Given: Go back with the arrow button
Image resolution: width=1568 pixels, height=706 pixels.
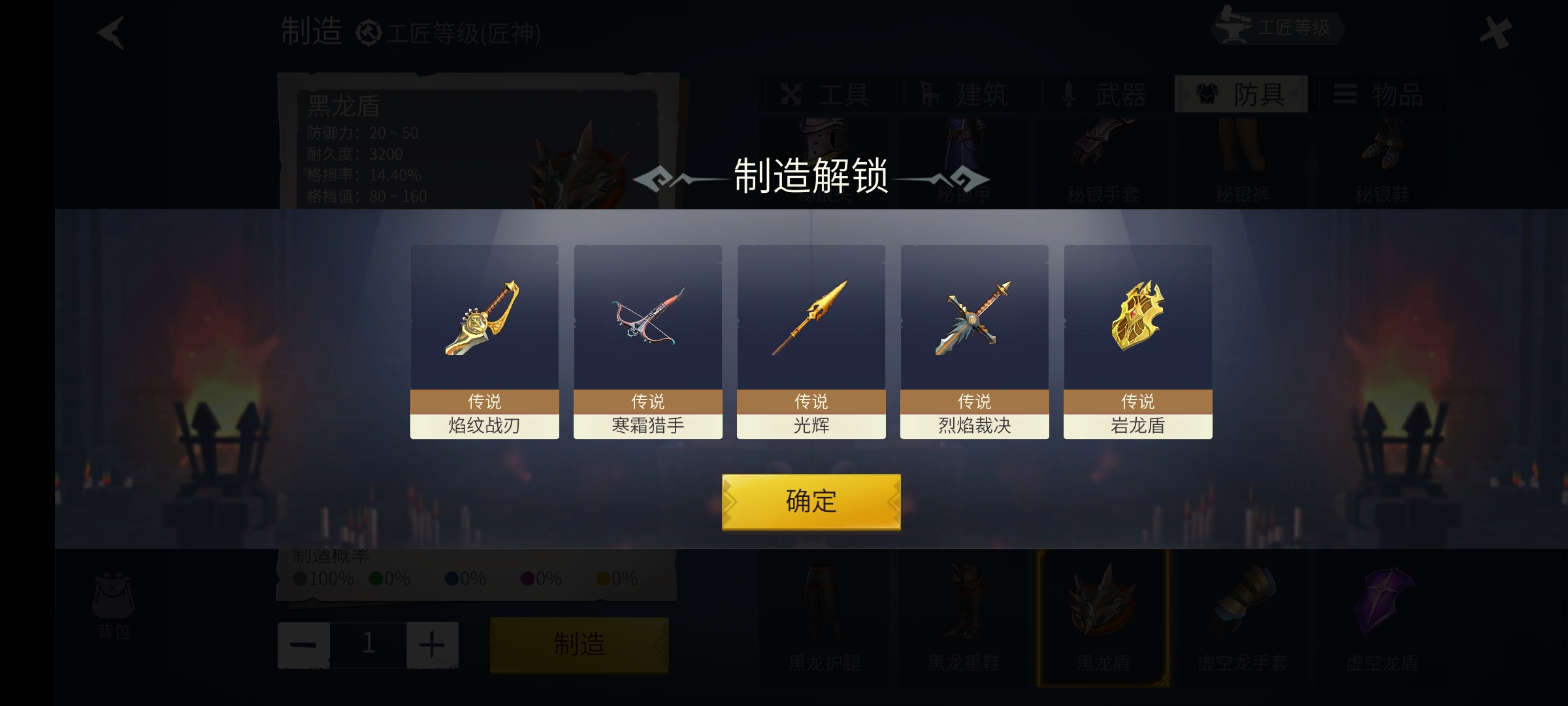Looking at the screenshot, I should [110, 33].
